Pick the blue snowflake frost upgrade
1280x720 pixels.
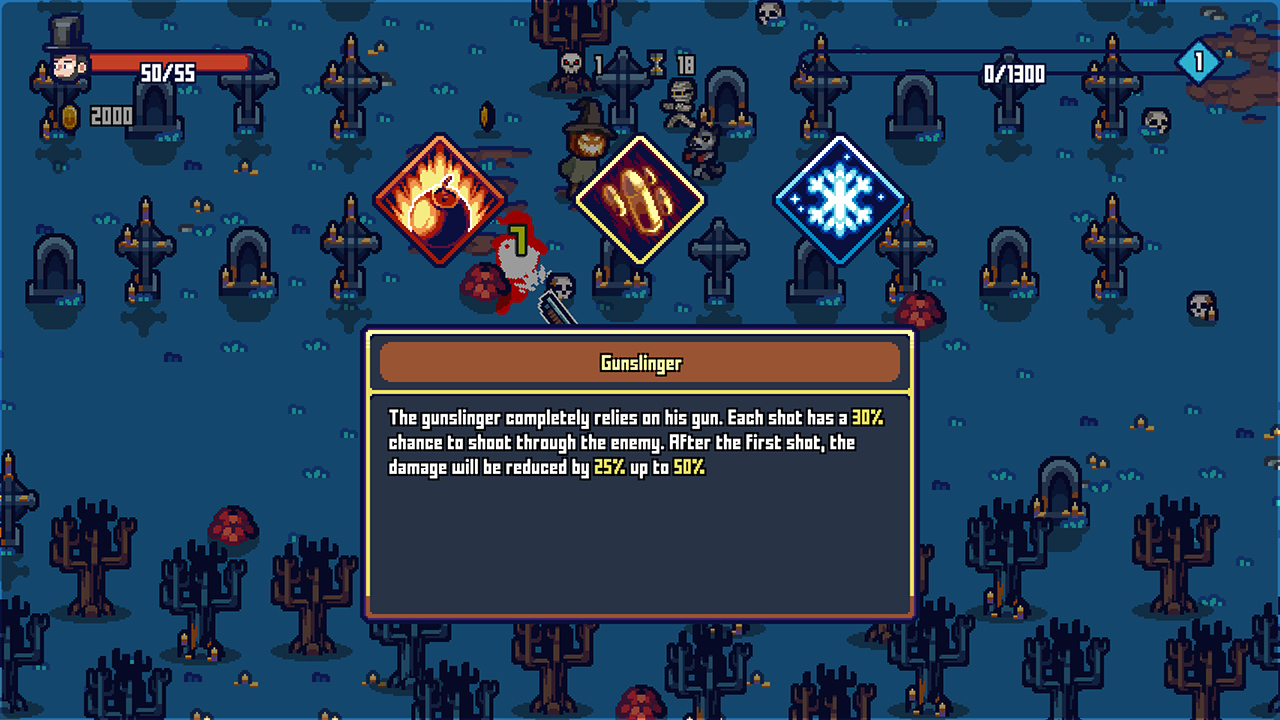coord(840,200)
